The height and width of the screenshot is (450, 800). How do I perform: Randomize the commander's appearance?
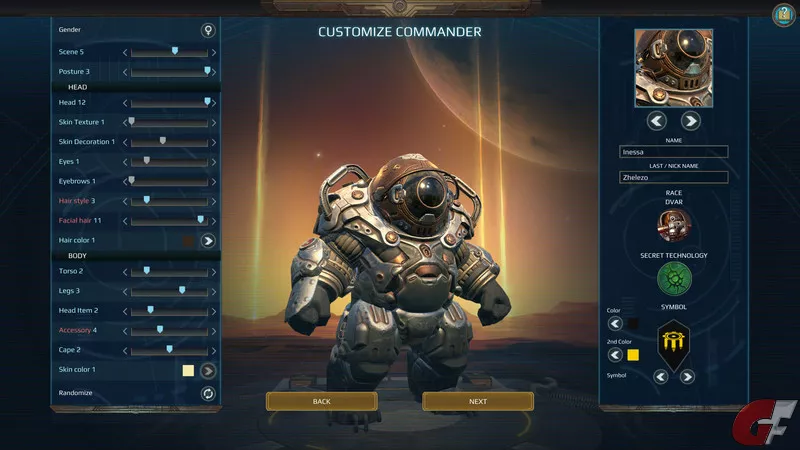[208, 393]
